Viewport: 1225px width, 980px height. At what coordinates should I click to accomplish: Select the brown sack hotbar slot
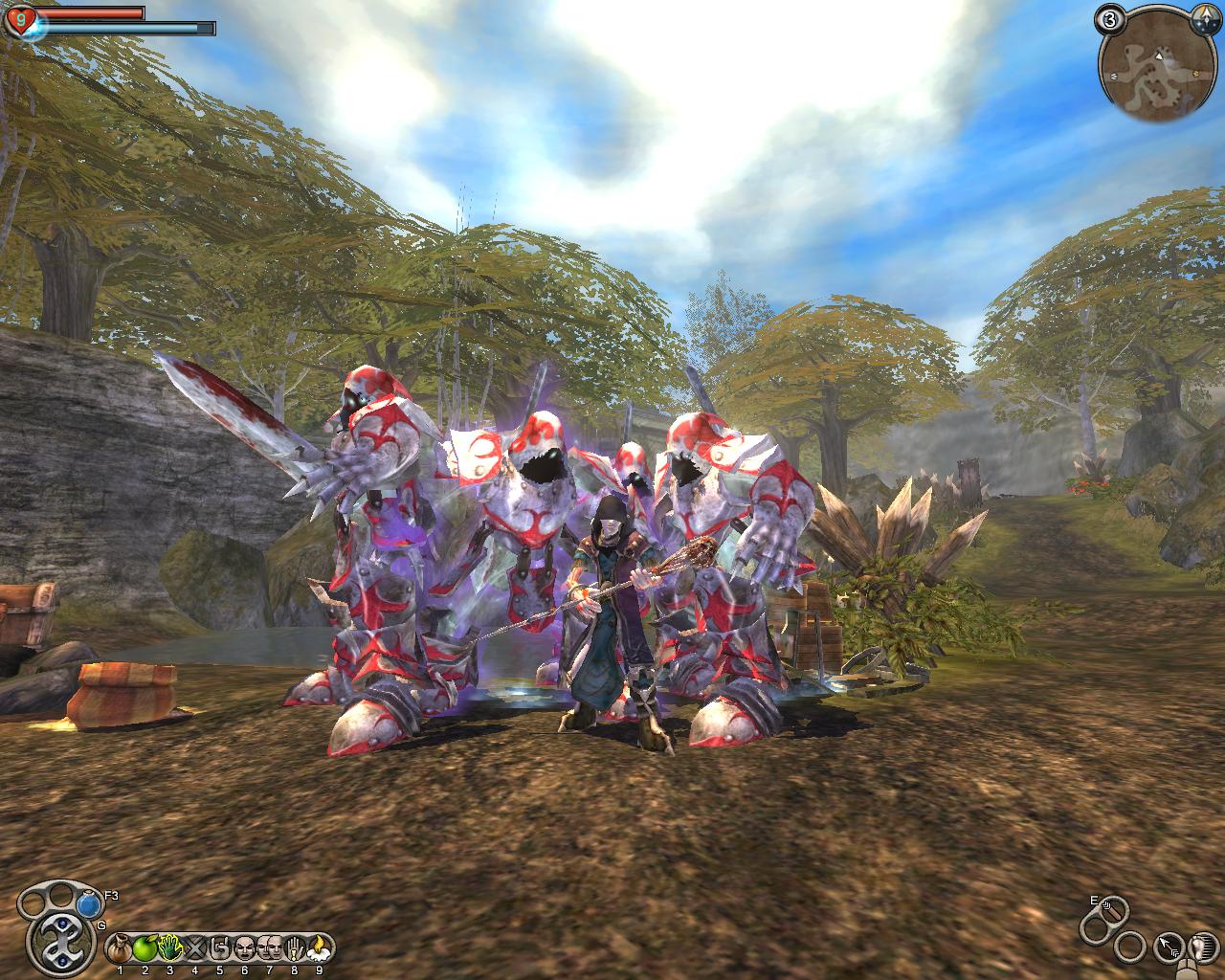(120, 948)
